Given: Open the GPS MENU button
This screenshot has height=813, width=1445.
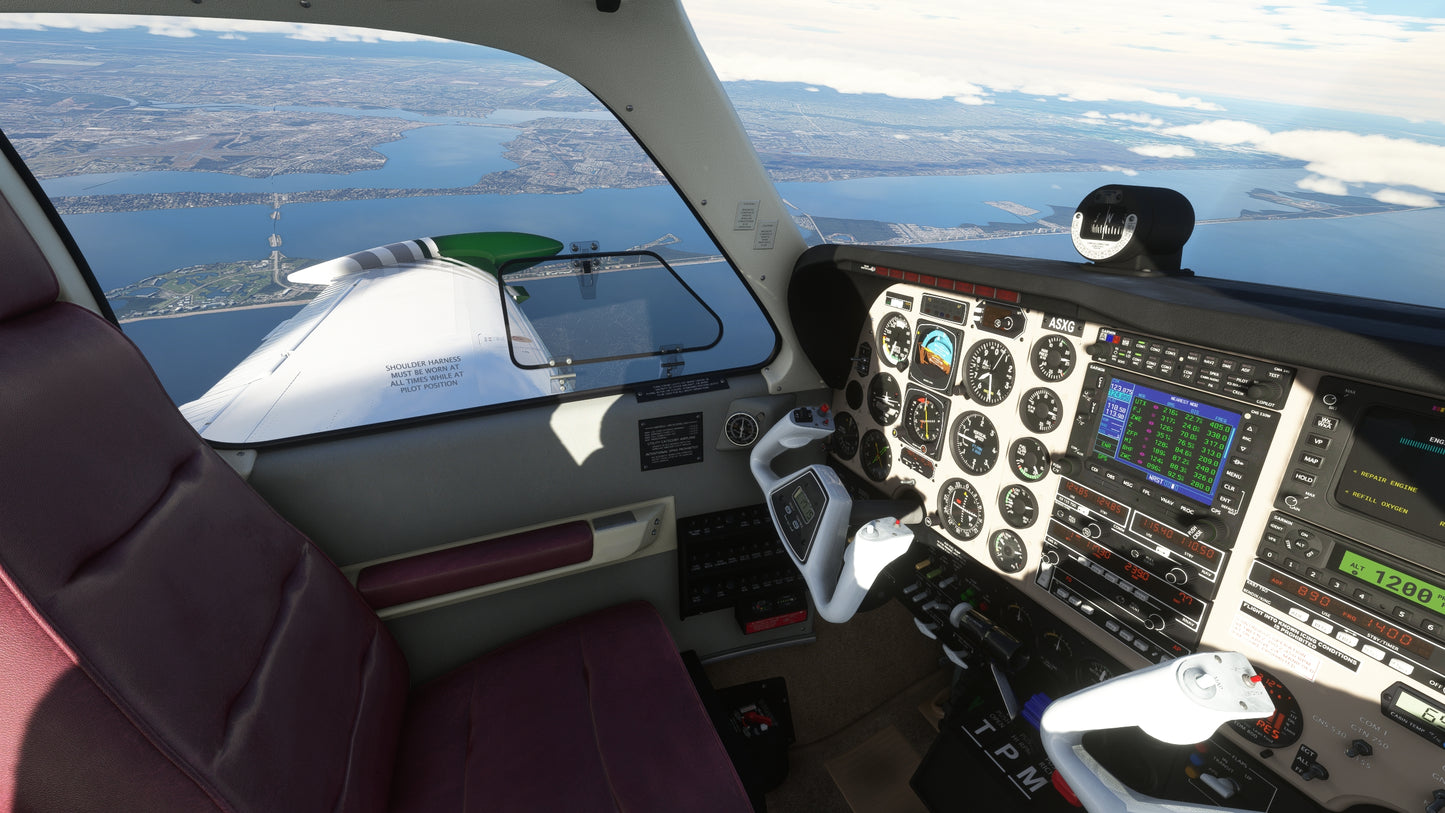Looking at the screenshot, I should click(1233, 474).
